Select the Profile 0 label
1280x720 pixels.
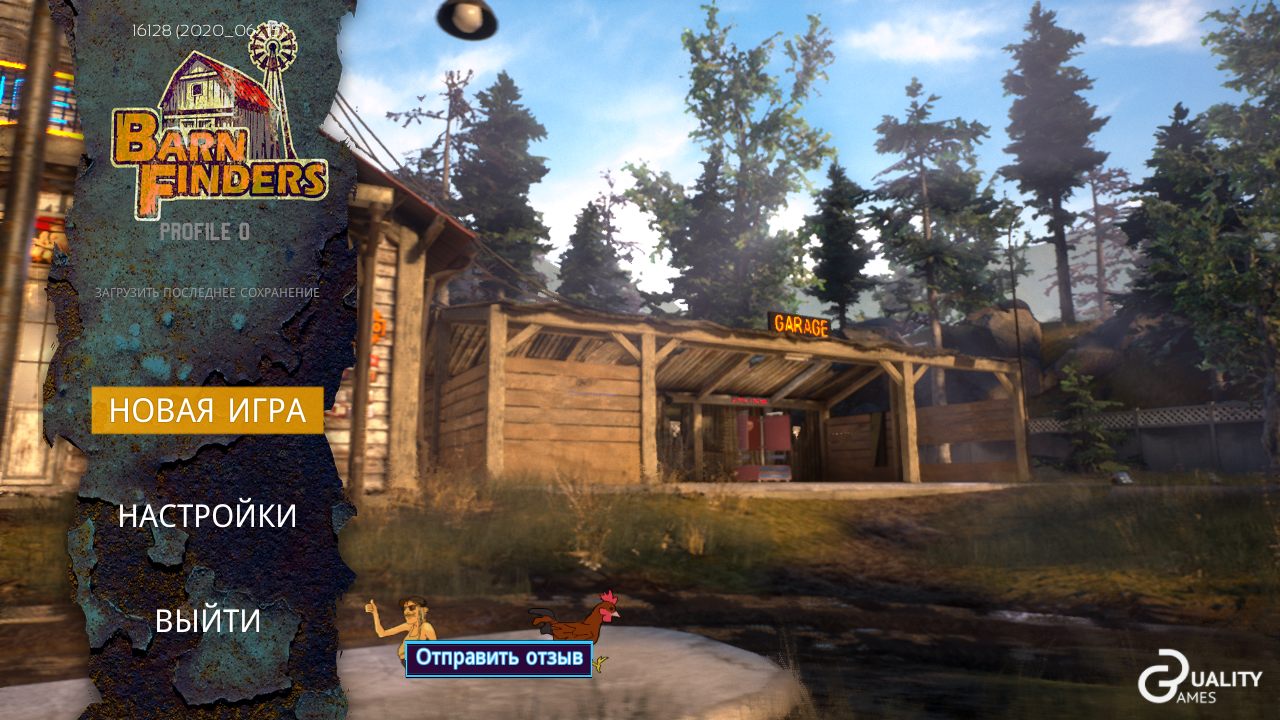click(x=205, y=232)
